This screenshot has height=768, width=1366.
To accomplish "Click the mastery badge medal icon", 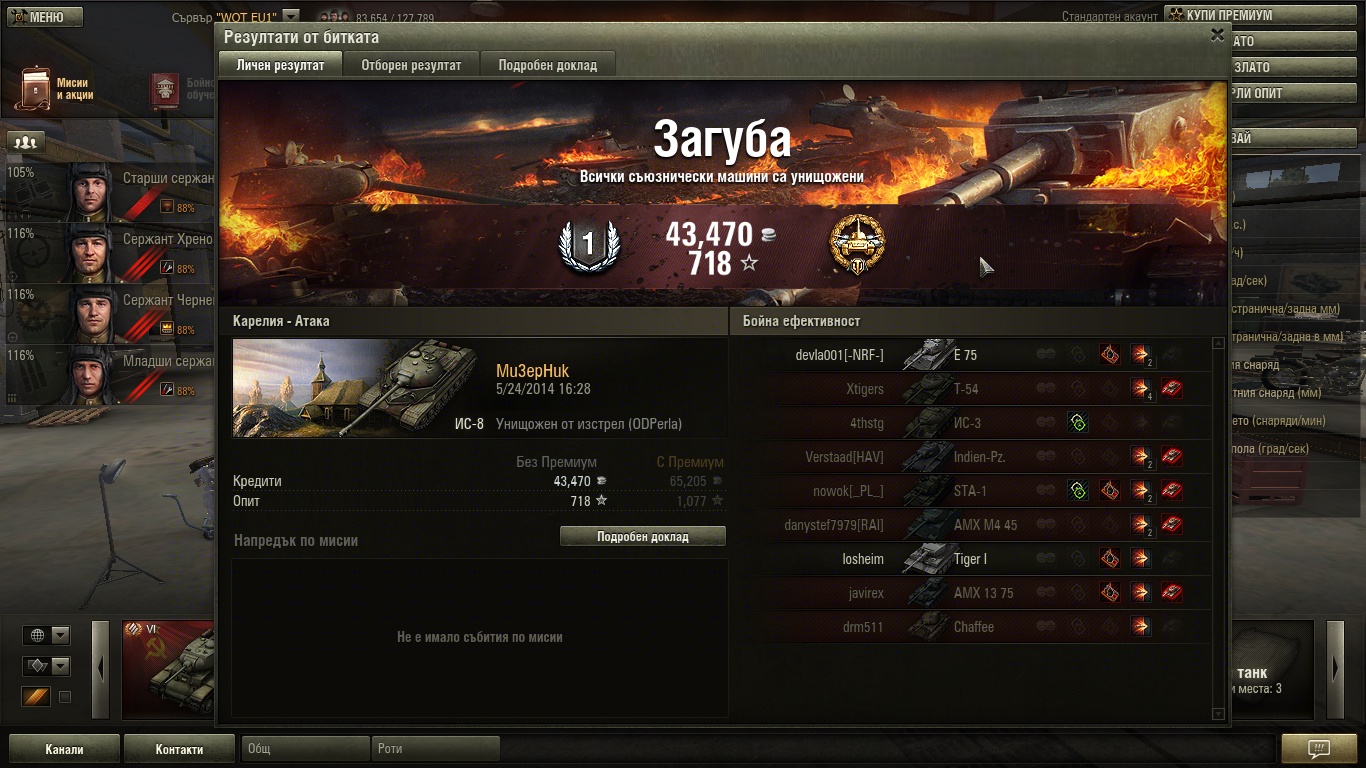I will click(857, 243).
